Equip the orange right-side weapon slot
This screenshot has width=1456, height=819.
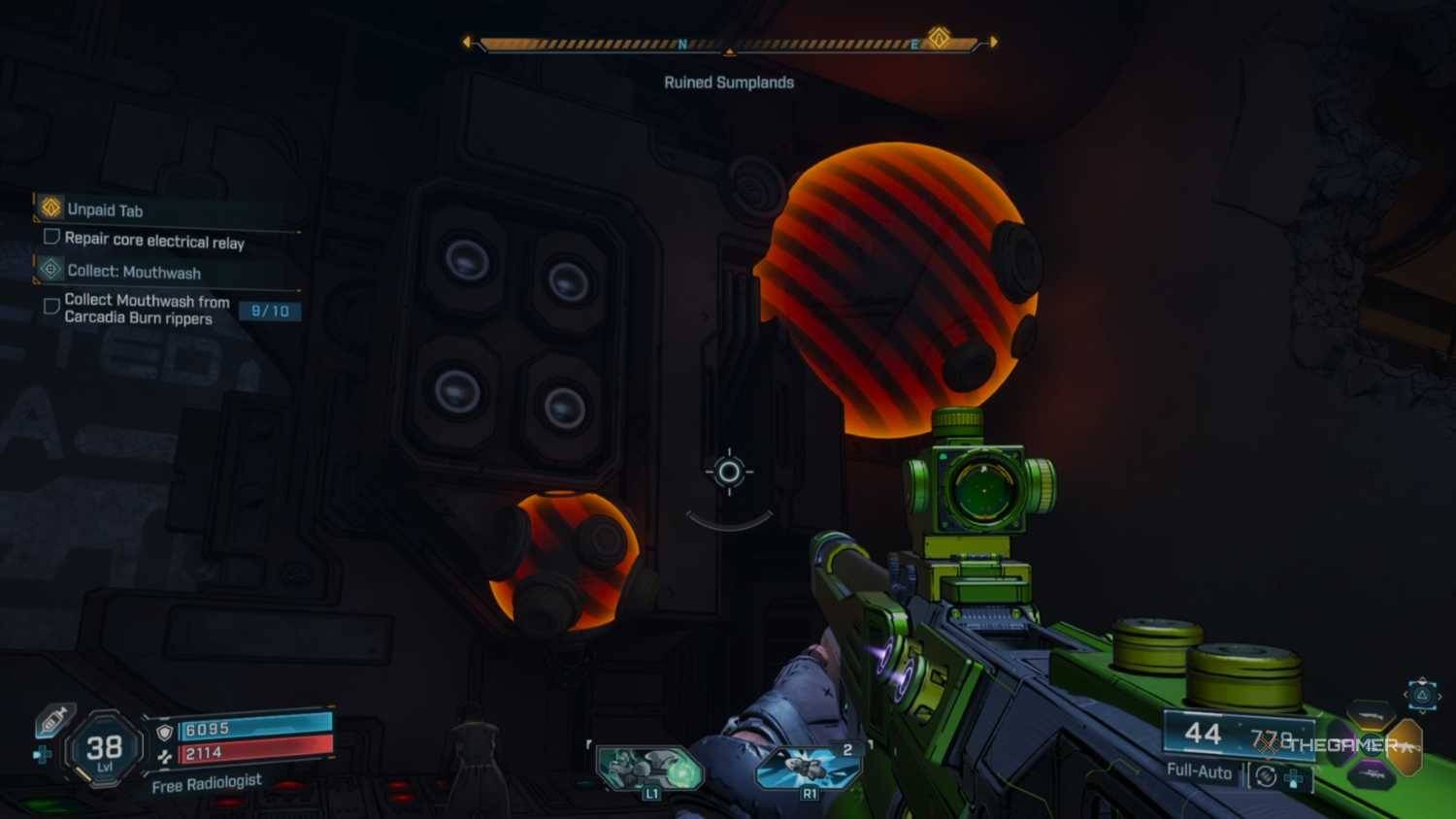[x=1406, y=745]
